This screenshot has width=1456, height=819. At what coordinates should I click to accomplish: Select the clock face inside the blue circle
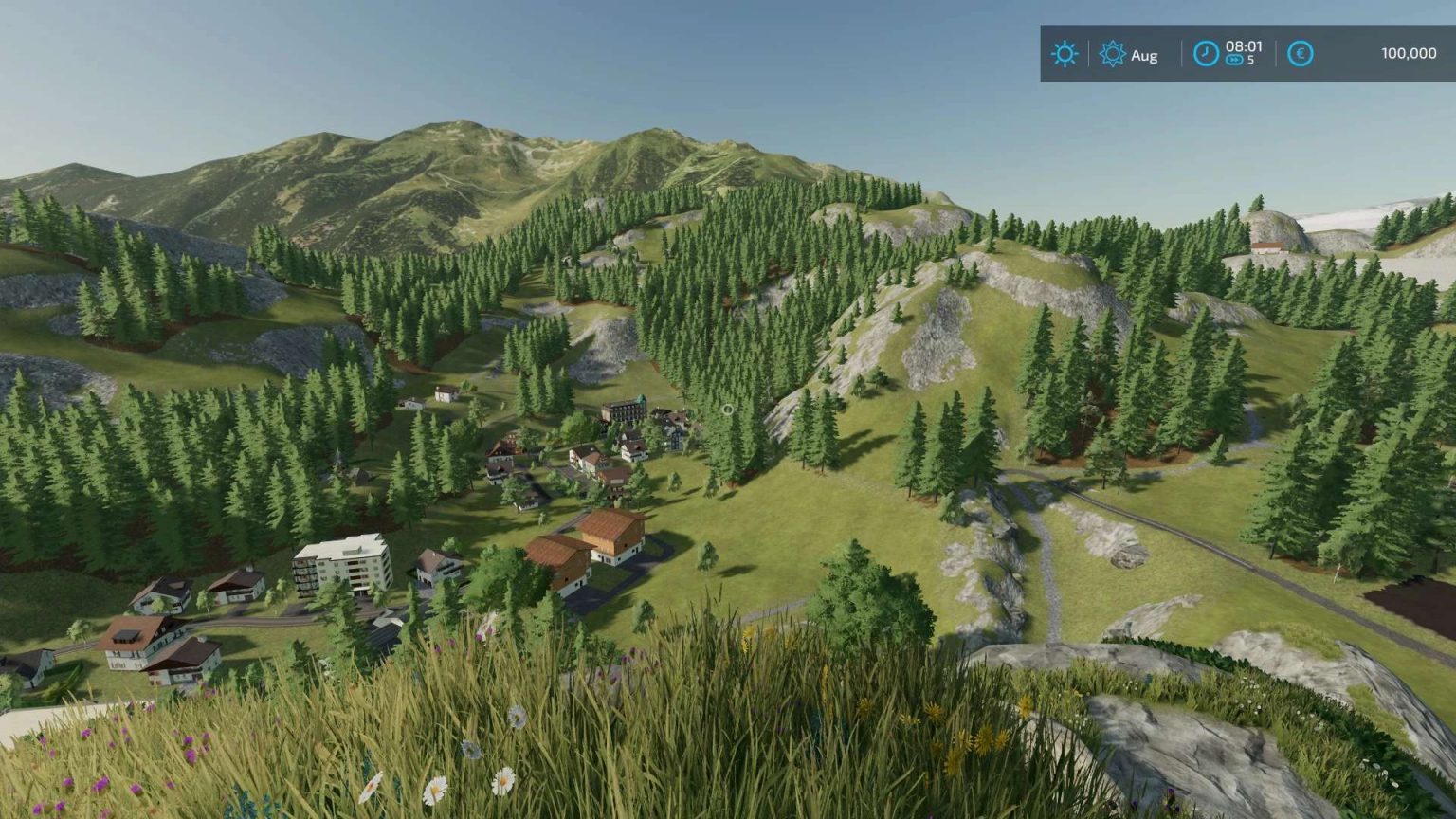pos(1207,53)
